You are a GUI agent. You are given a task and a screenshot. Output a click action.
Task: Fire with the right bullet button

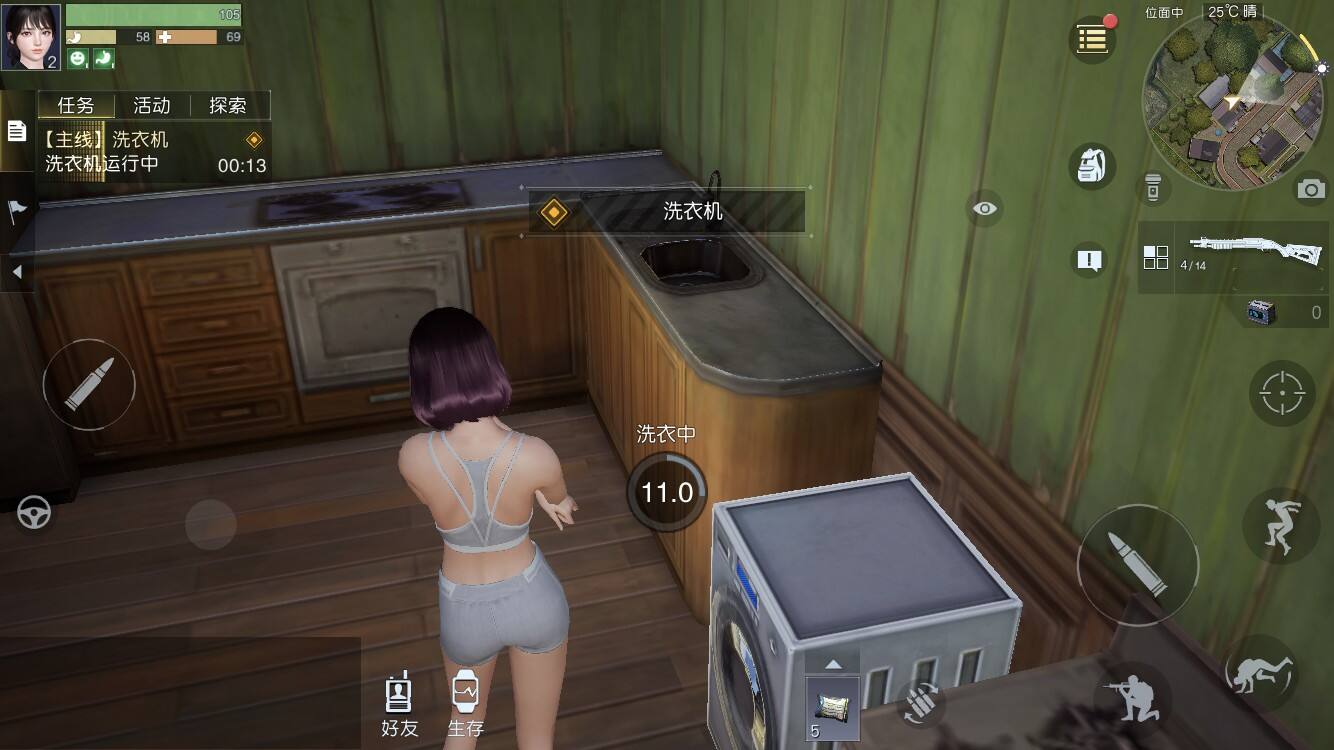pos(1137,565)
